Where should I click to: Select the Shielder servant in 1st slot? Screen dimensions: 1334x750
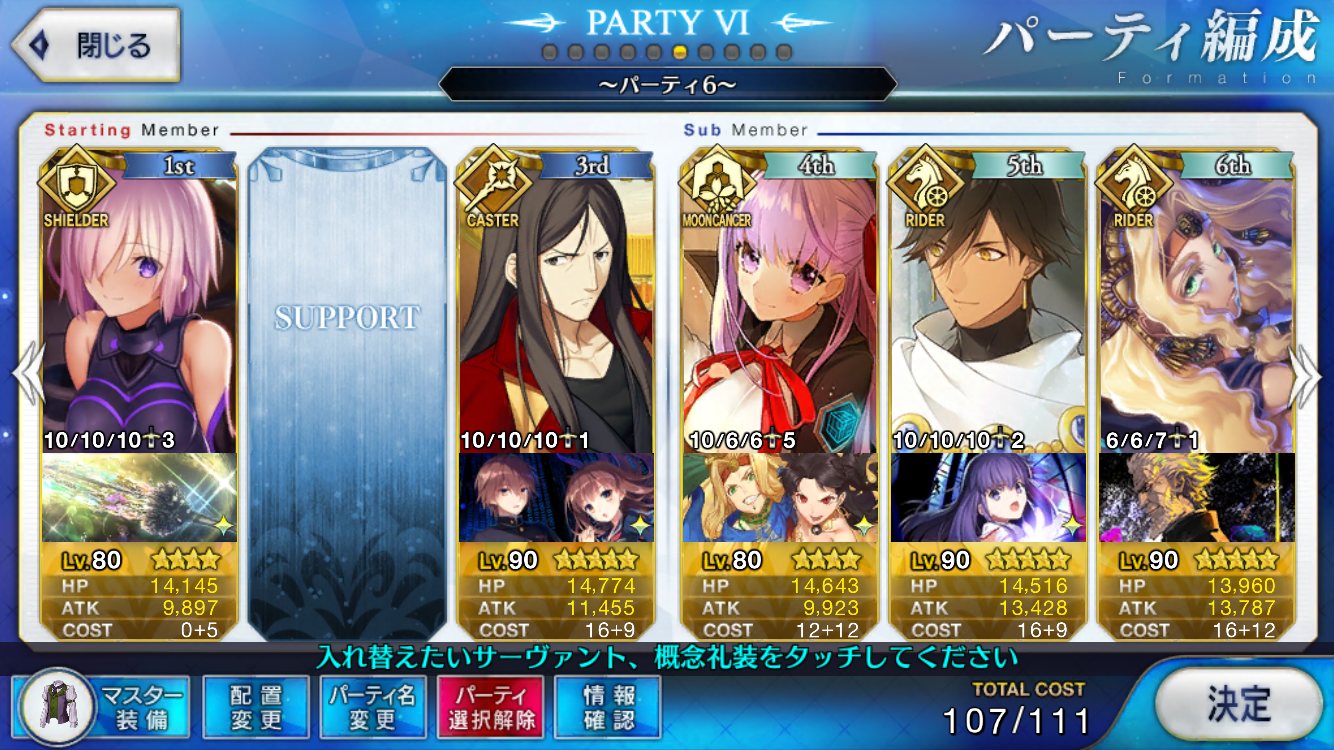coord(140,310)
